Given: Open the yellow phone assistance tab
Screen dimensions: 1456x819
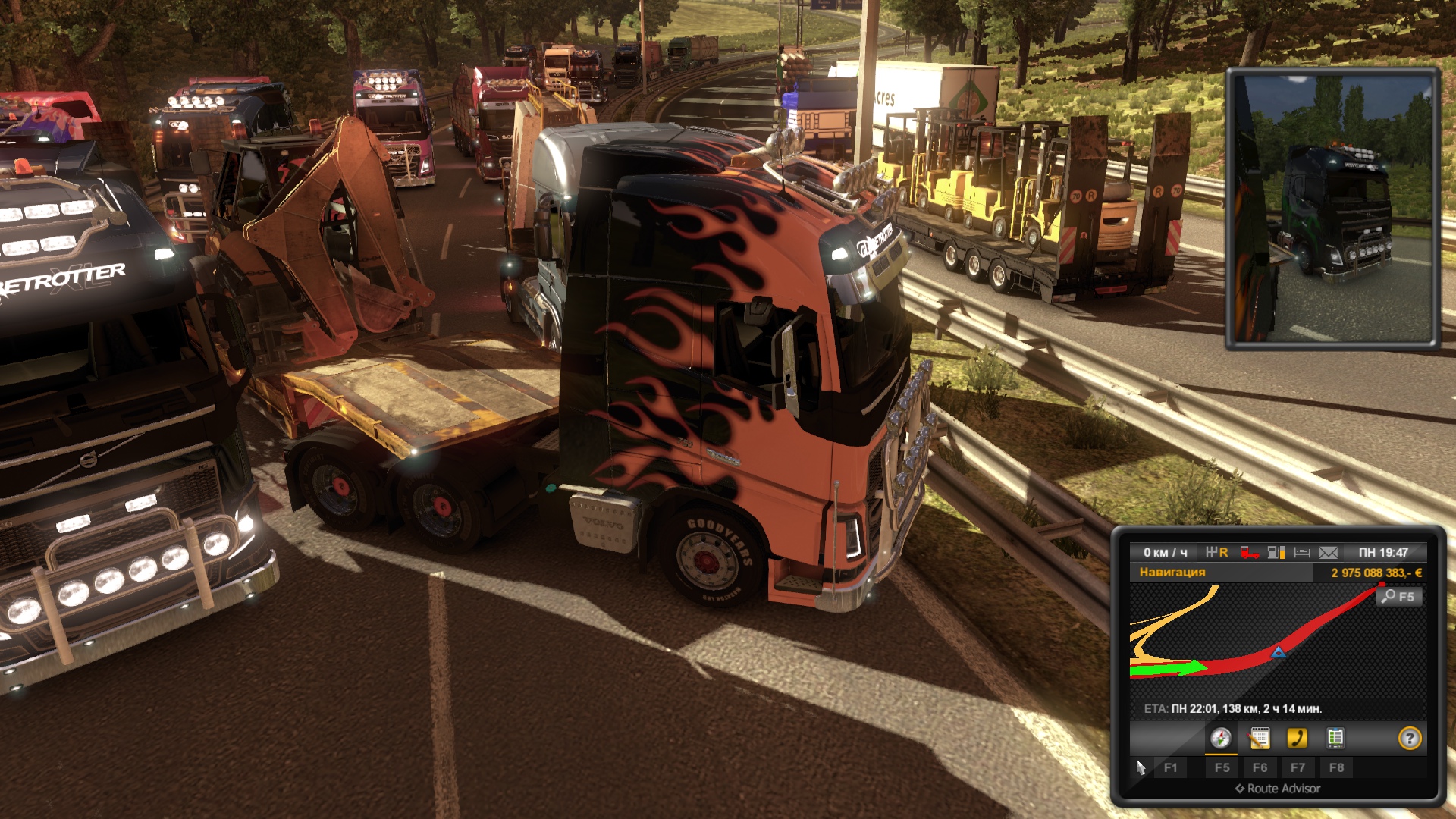Looking at the screenshot, I should pos(1298,738).
